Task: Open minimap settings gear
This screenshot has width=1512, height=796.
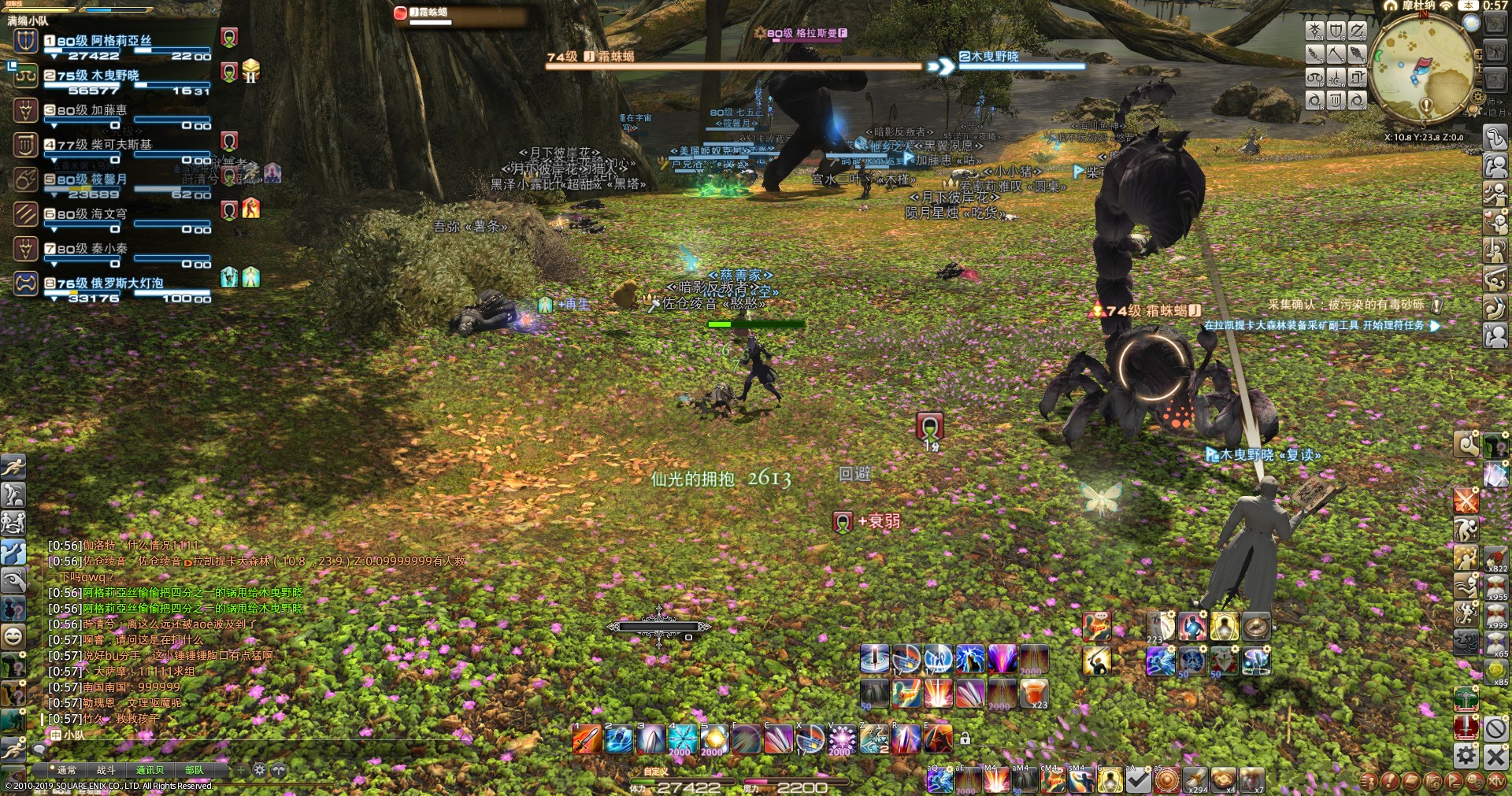Action: (1479, 96)
